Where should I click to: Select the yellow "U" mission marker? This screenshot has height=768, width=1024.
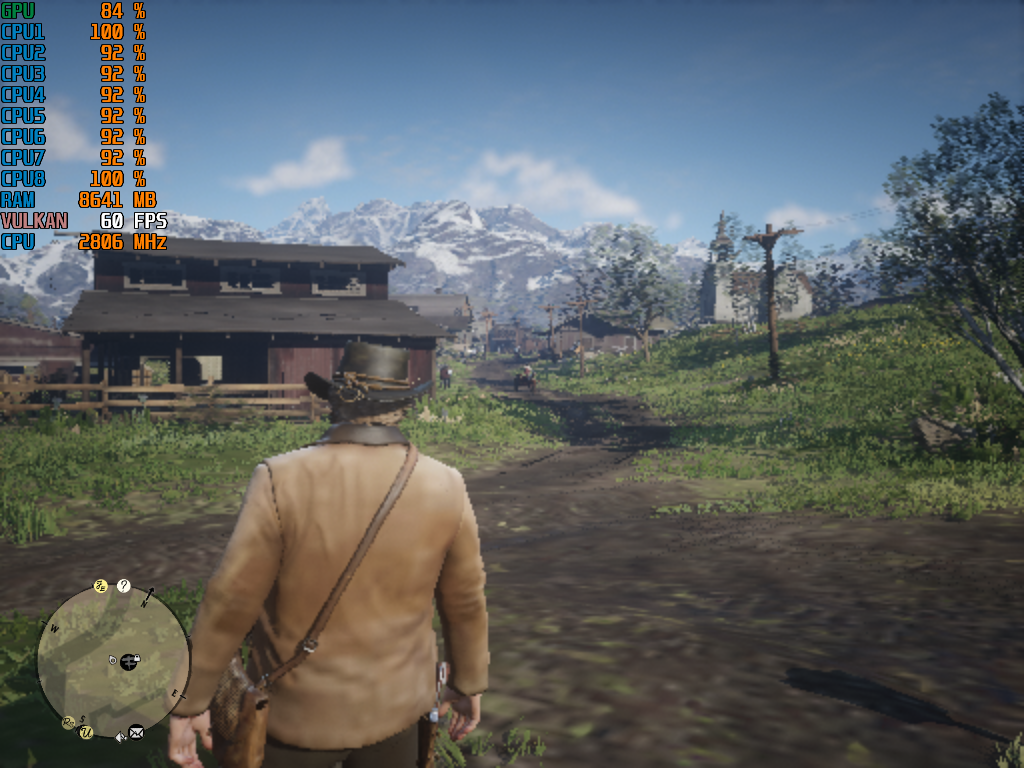pyautogui.click(x=87, y=732)
